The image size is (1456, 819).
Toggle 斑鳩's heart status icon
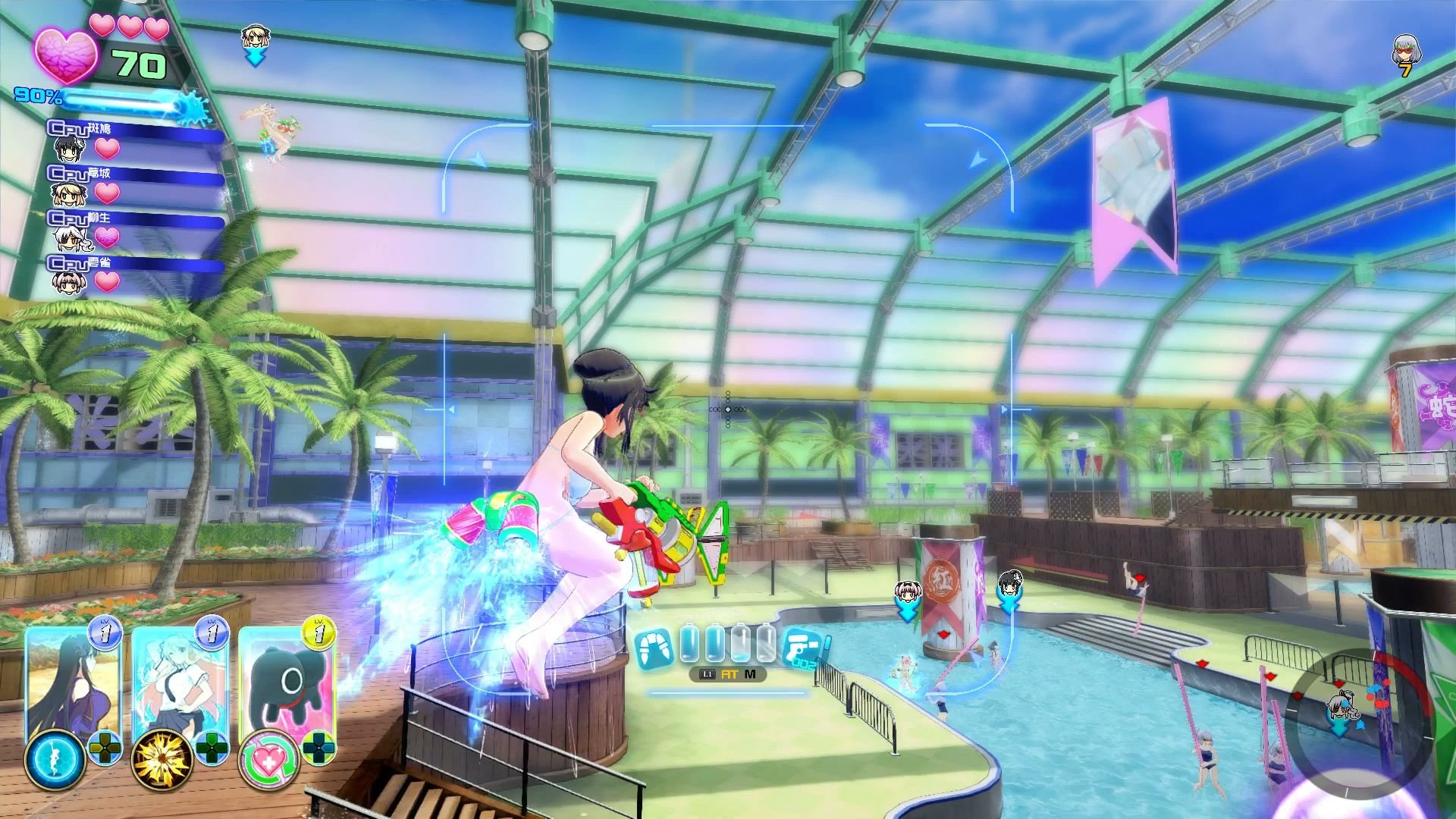tap(105, 149)
